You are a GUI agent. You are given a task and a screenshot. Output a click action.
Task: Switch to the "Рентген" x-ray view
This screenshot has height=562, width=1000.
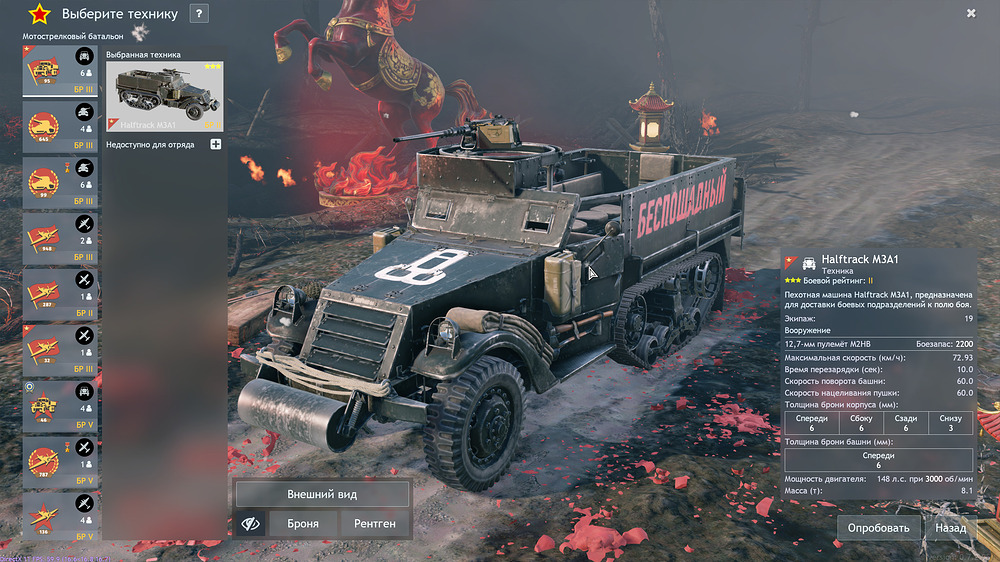tap(375, 523)
